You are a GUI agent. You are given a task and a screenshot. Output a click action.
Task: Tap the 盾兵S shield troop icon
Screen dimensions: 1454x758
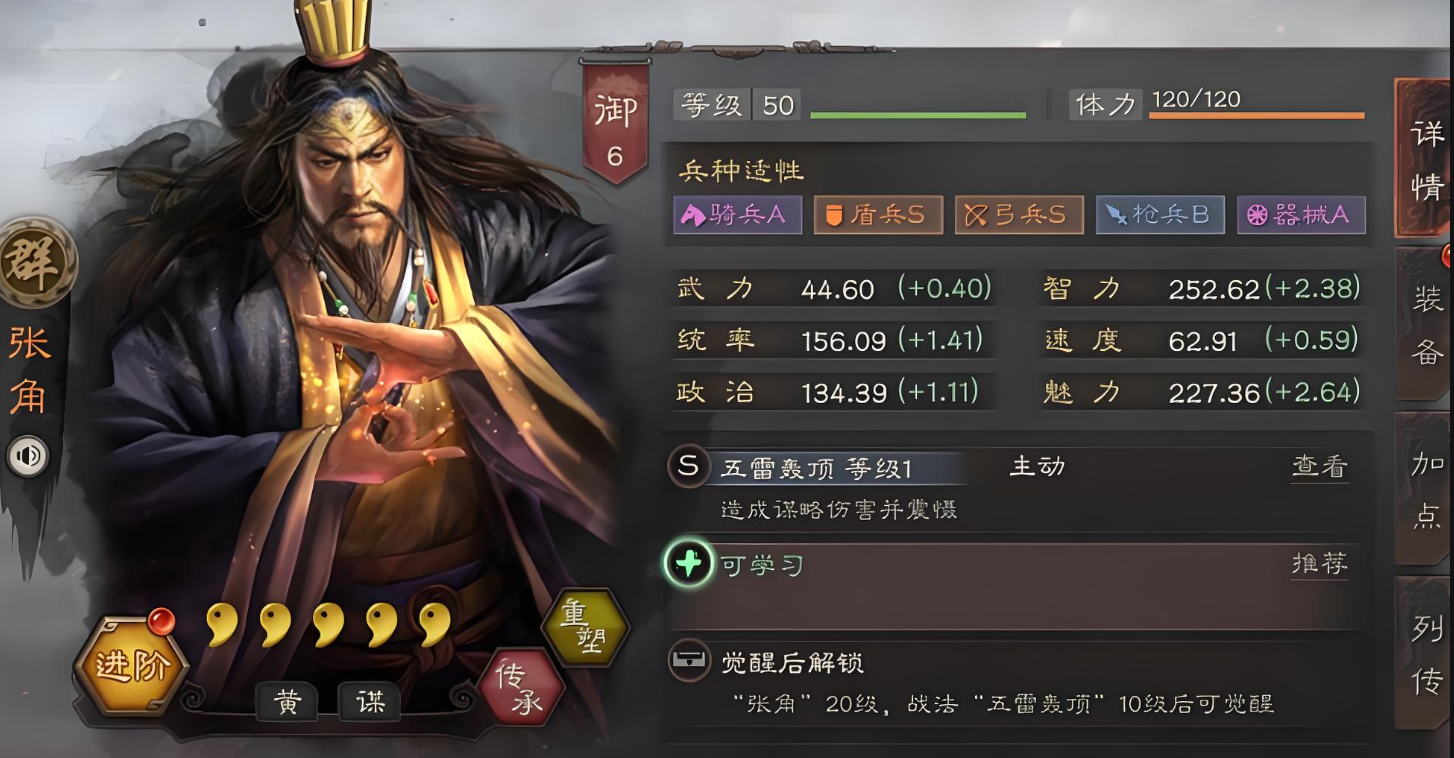point(878,214)
